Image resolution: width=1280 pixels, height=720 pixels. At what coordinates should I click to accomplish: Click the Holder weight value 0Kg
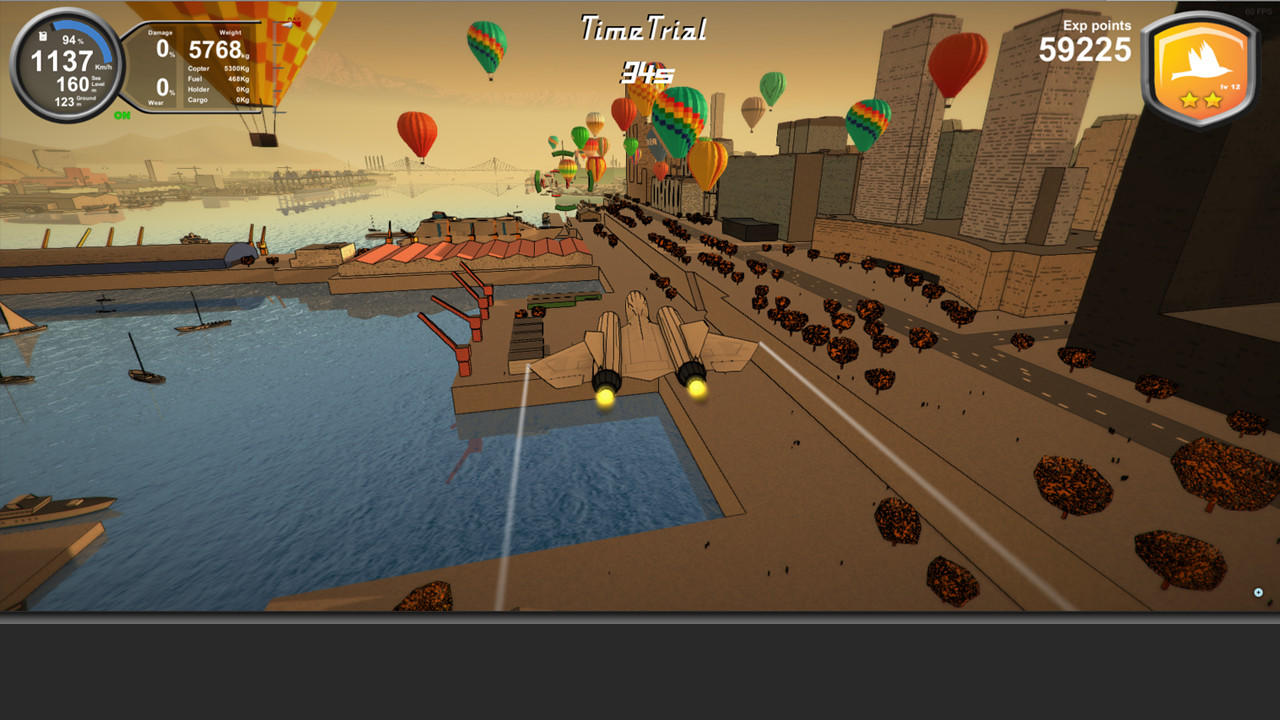pyautogui.click(x=244, y=89)
